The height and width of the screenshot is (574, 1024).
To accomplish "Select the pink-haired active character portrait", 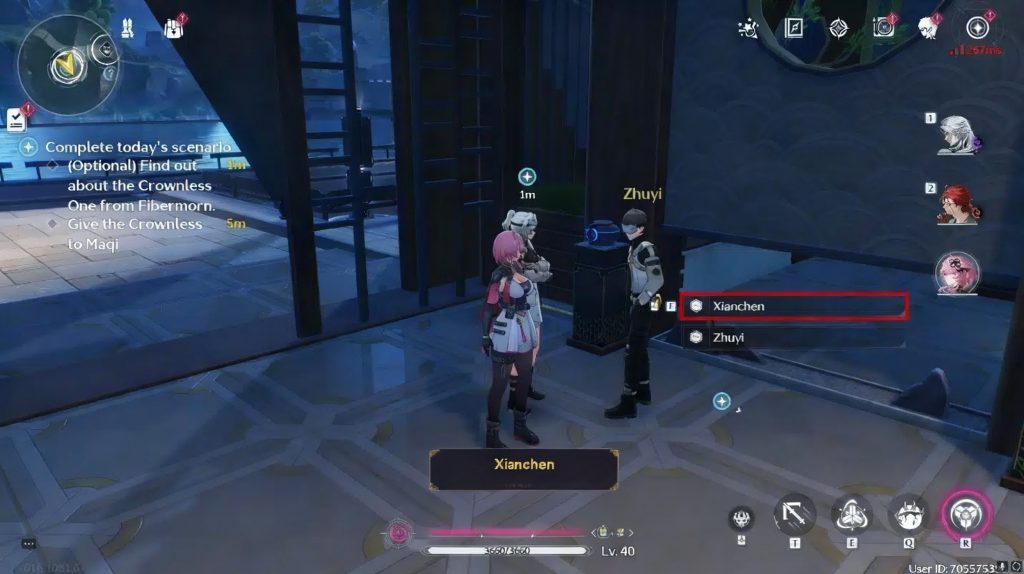I will pos(957,274).
